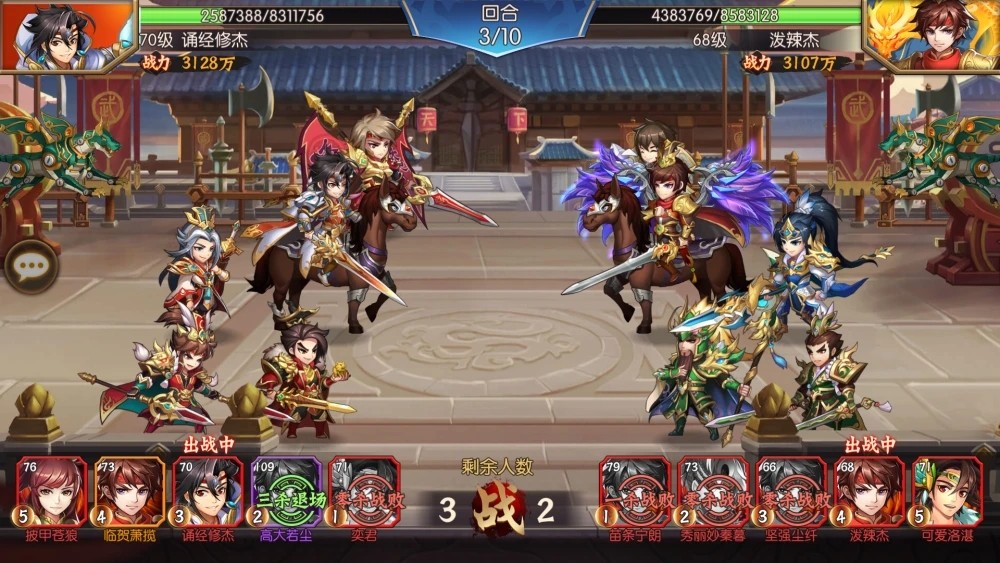Select the right team's top-corner player avatar
The height and width of the screenshot is (563, 1000).
pos(931,35)
